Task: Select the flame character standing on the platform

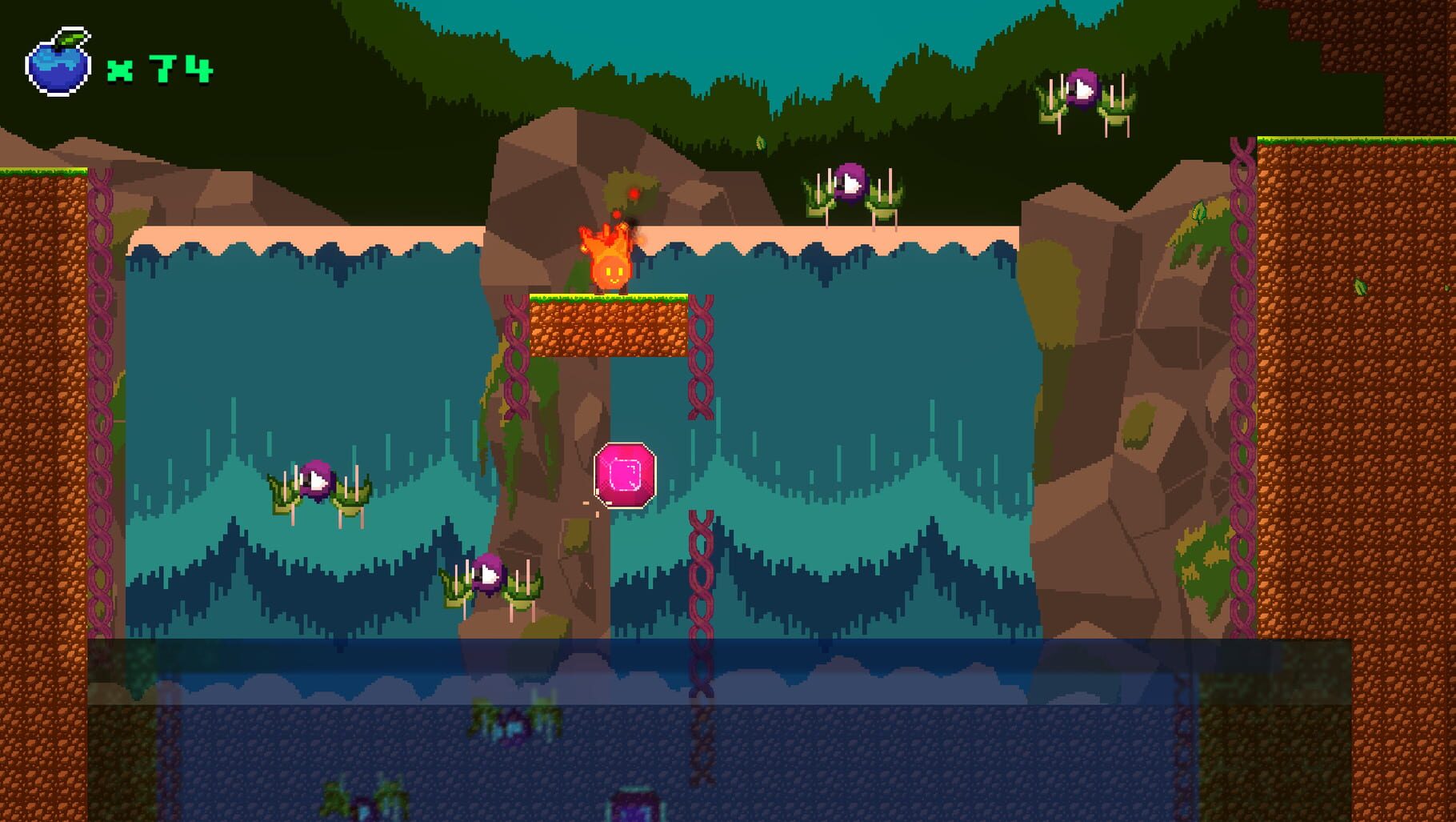Action: (x=610, y=264)
